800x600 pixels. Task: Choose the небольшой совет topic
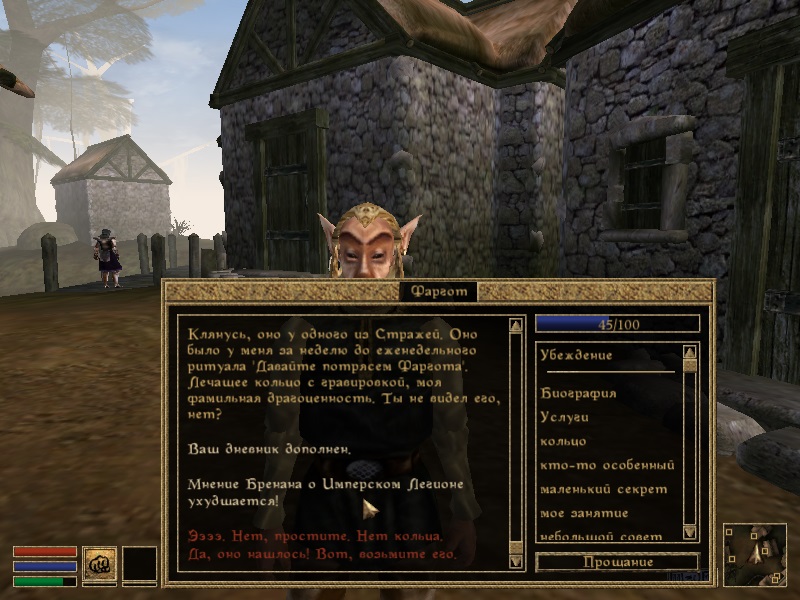point(599,536)
